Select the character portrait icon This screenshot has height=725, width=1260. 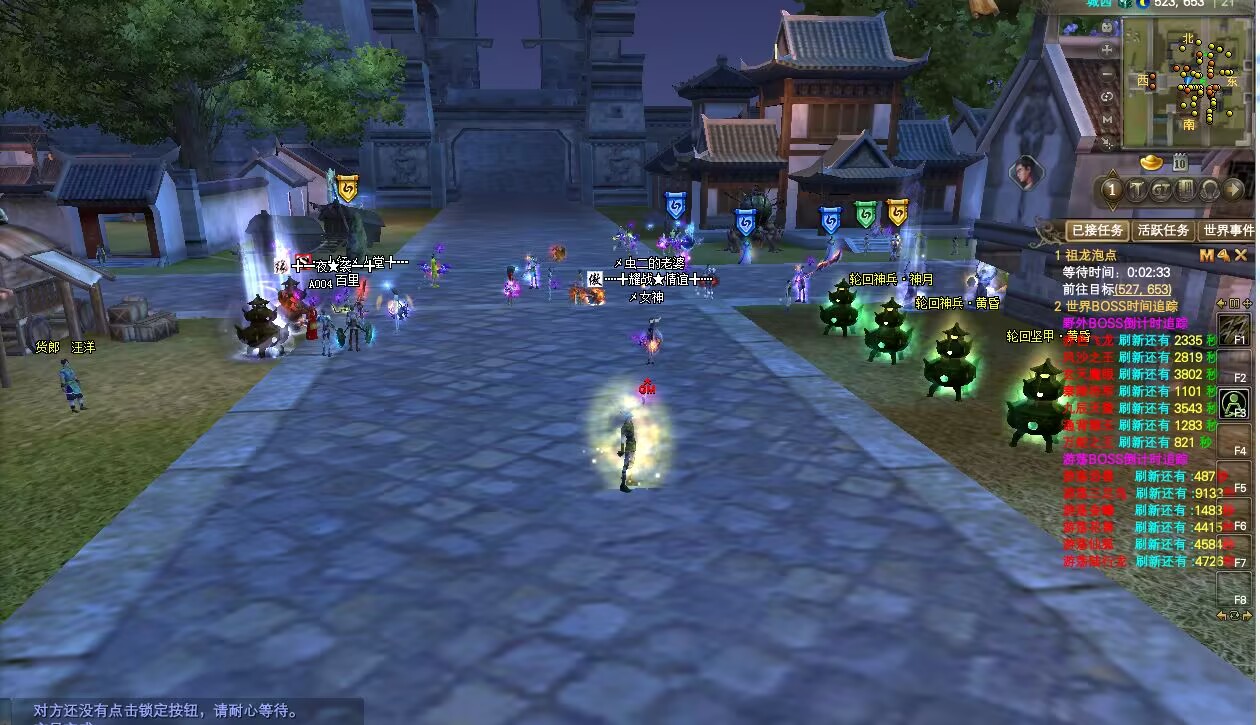(x=1024, y=173)
